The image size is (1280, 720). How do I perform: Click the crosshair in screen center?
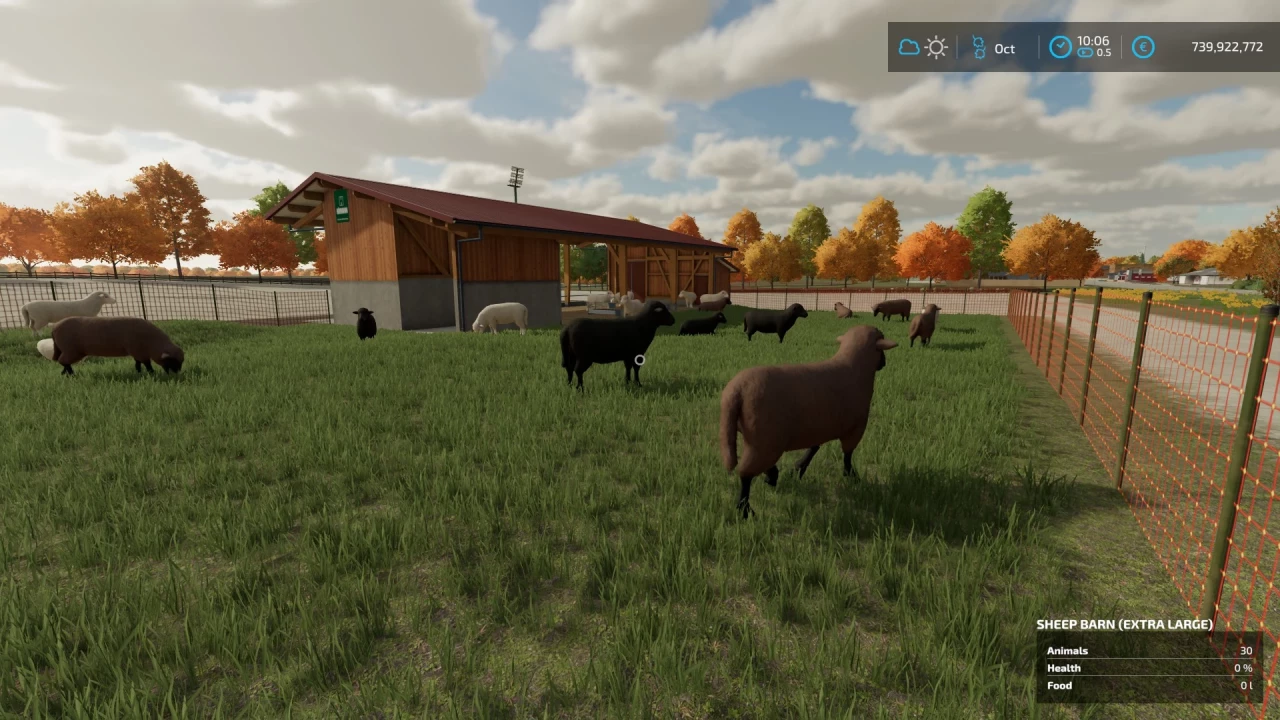(x=640, y=360)
